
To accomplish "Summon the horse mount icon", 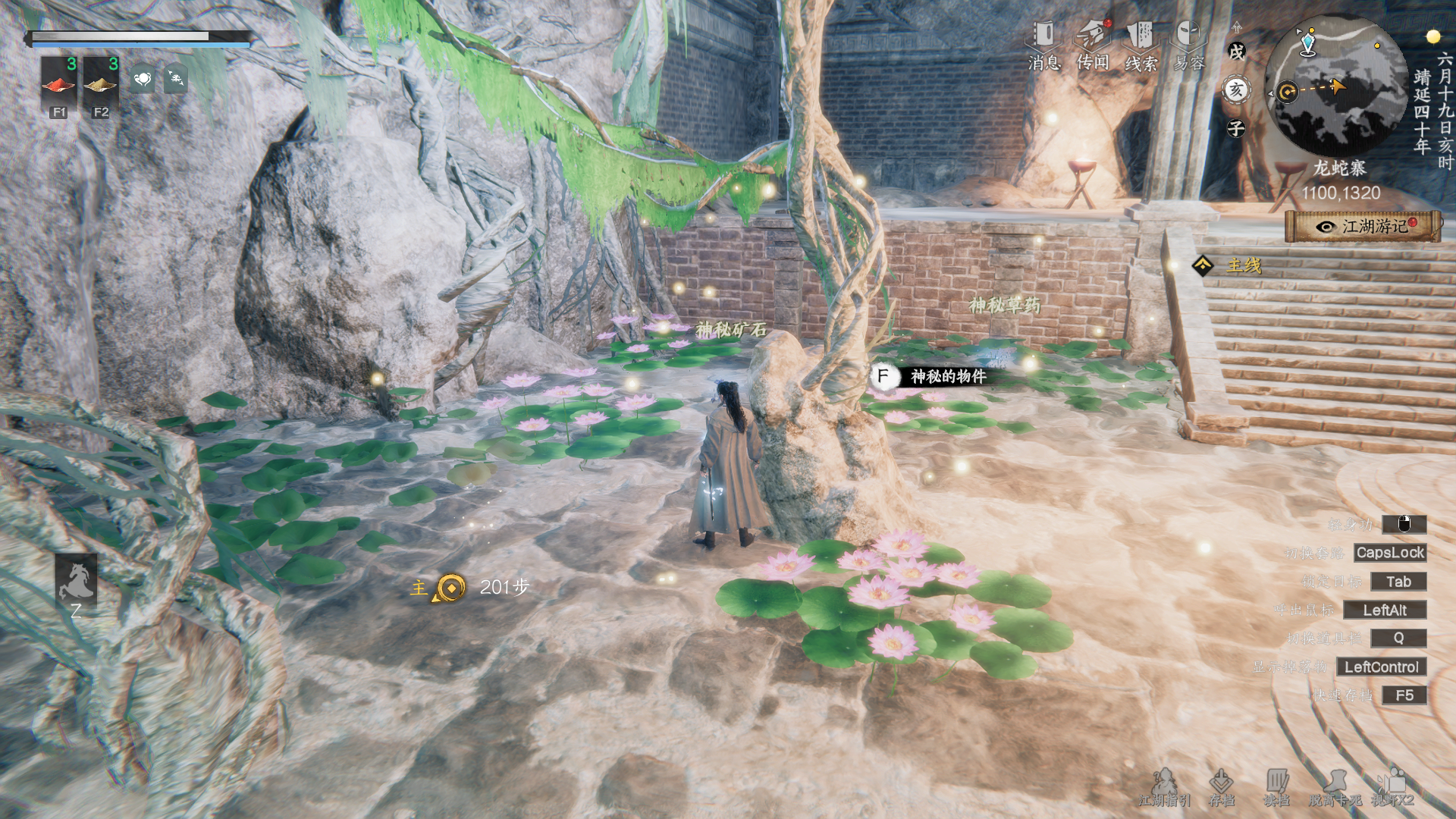I will tap(76, 582).
